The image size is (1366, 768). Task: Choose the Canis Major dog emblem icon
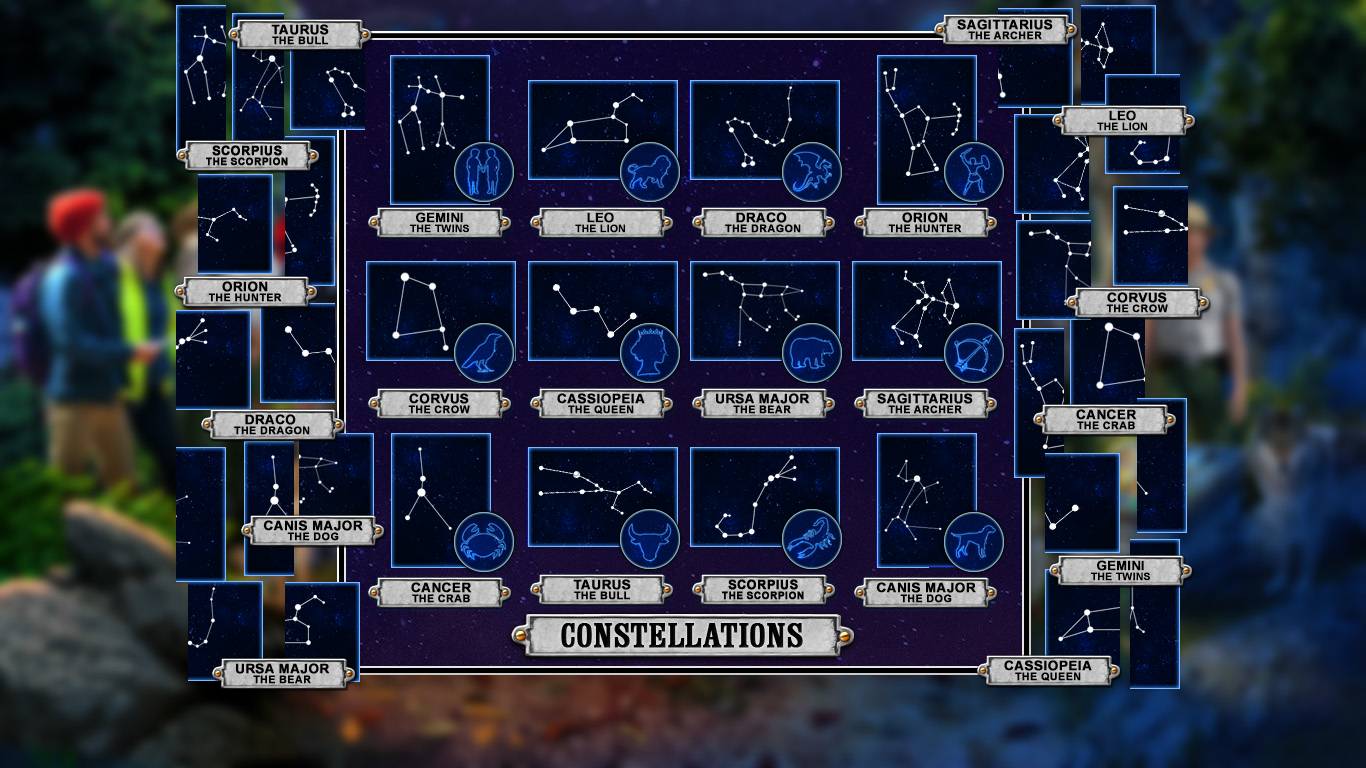pos(973,541)
